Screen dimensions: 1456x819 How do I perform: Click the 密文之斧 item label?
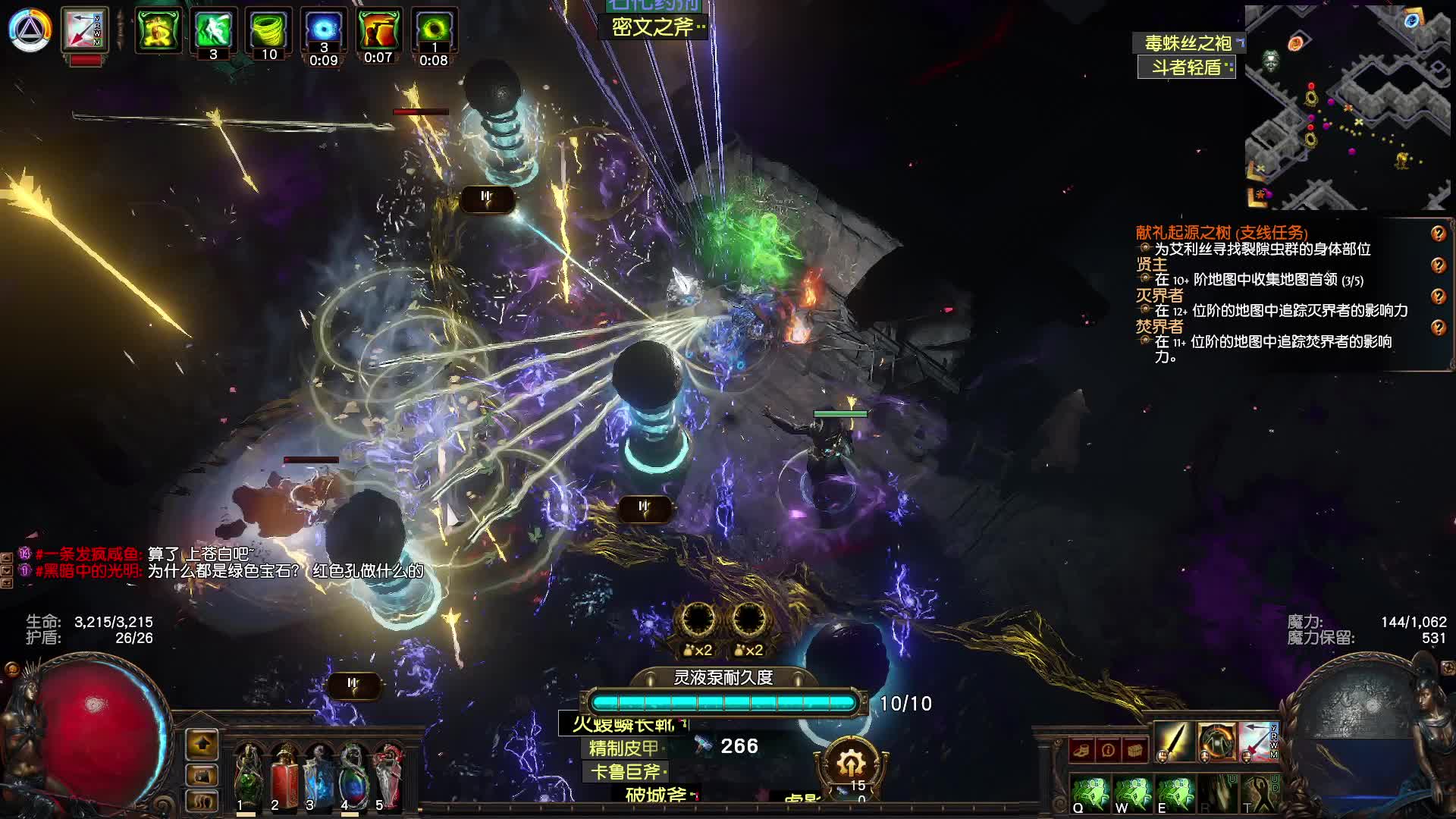tap(653, 28)
